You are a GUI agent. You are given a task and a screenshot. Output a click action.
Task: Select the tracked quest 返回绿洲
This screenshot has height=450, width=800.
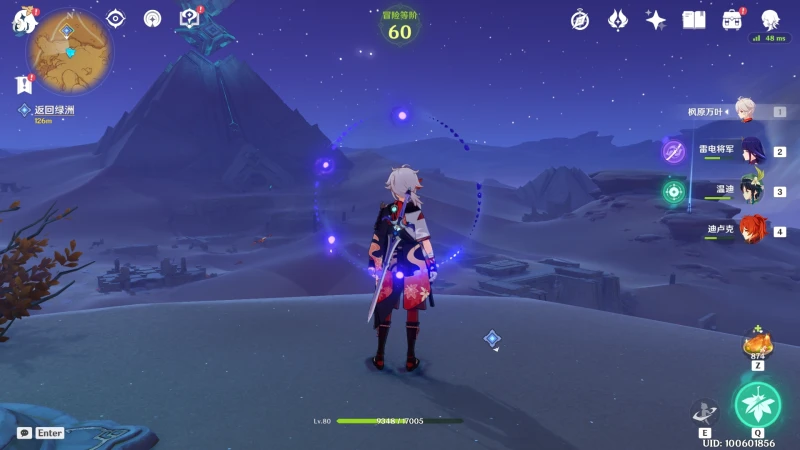pyautogui.click(x=53, y=110)
